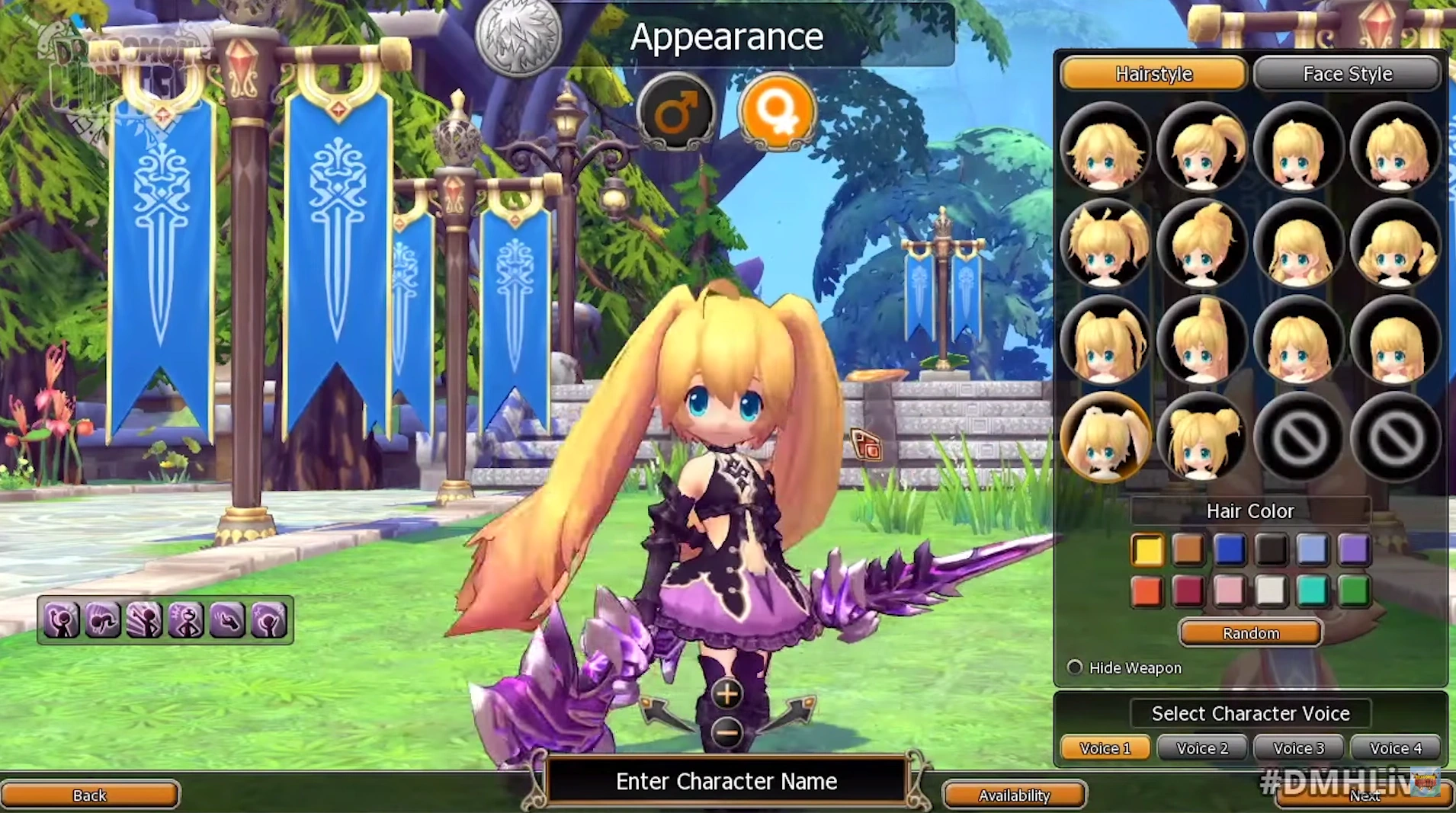
Task: Choose the purple hair color swatch
Action: pos(1353,550)
